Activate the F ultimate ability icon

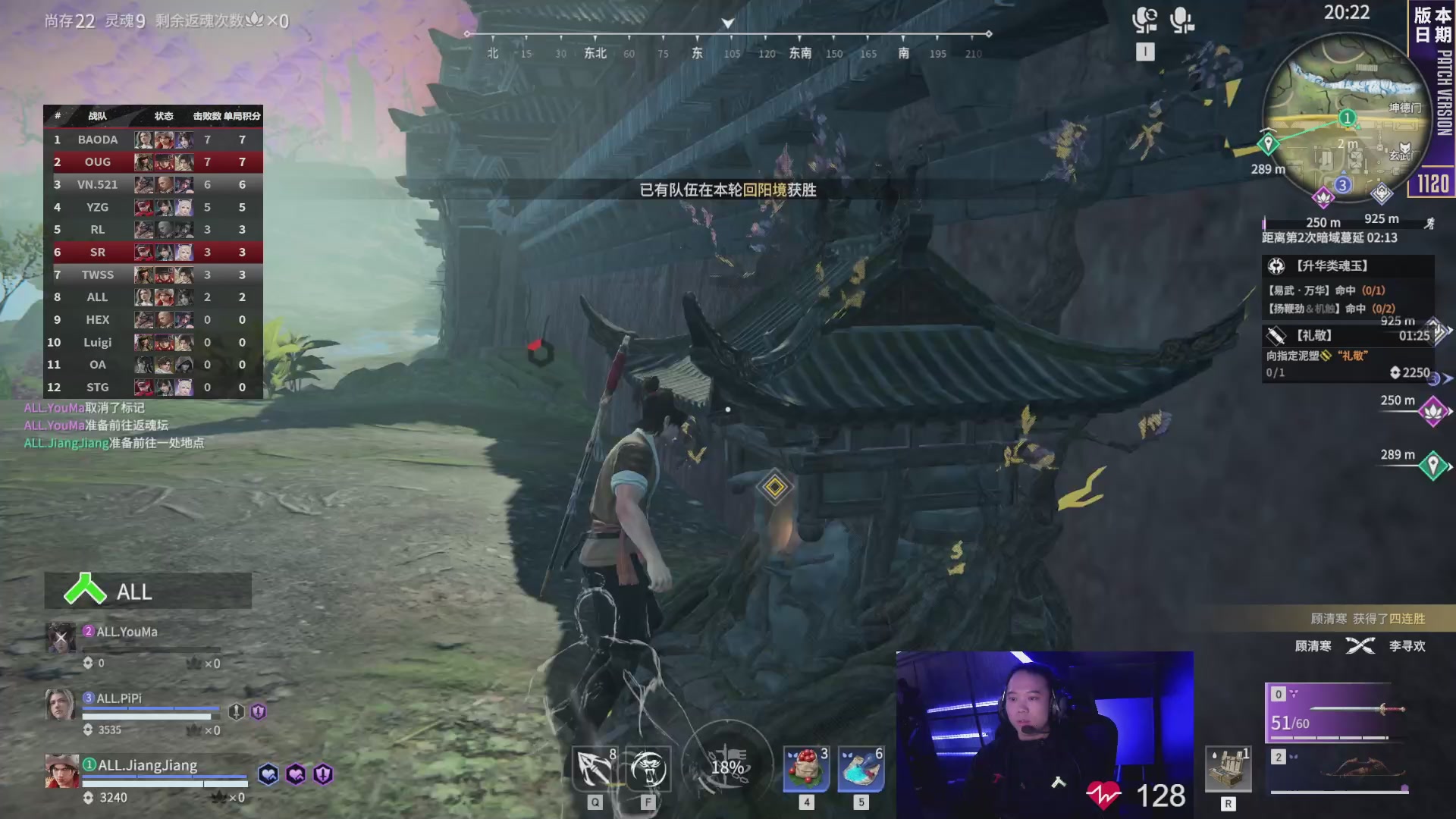coord(651,767)
